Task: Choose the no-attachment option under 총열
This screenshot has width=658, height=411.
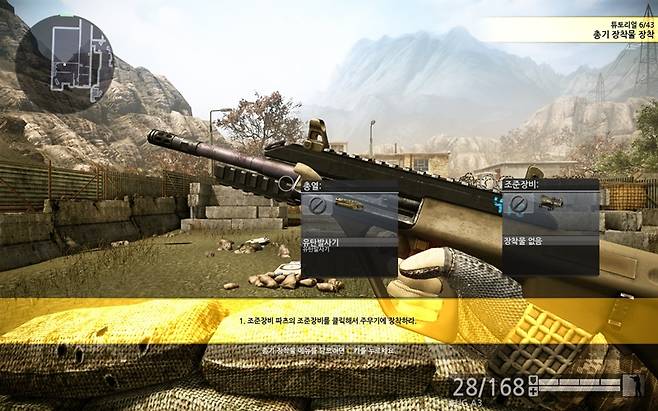Action: (317, 205)
